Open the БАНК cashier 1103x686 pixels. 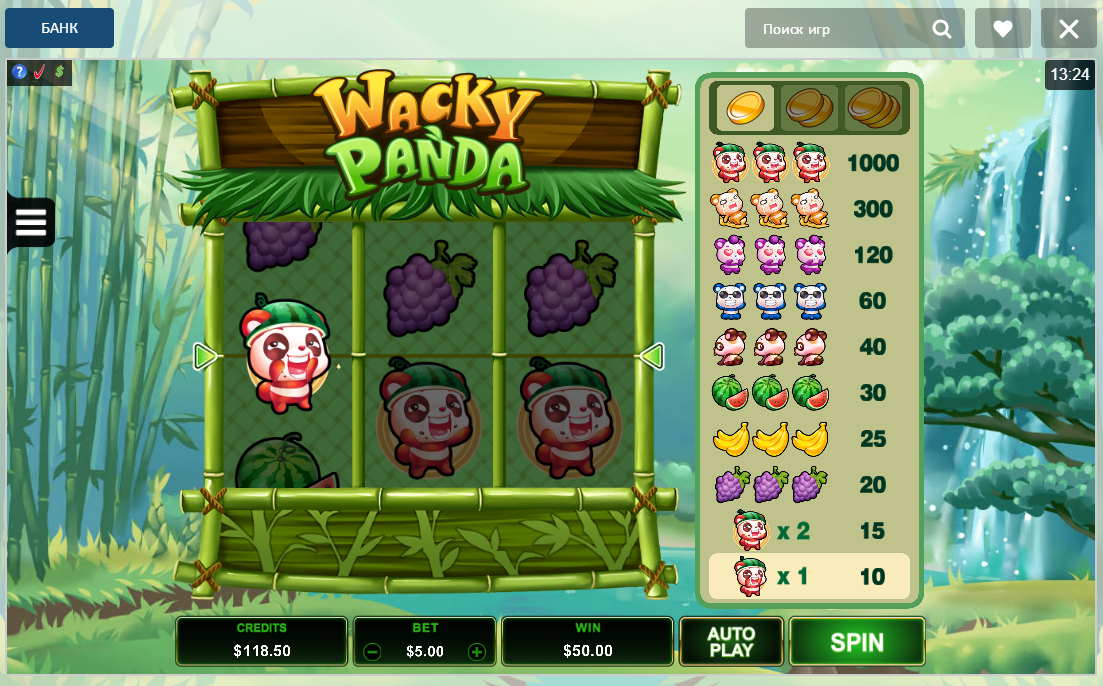click(x=59, y=28)
